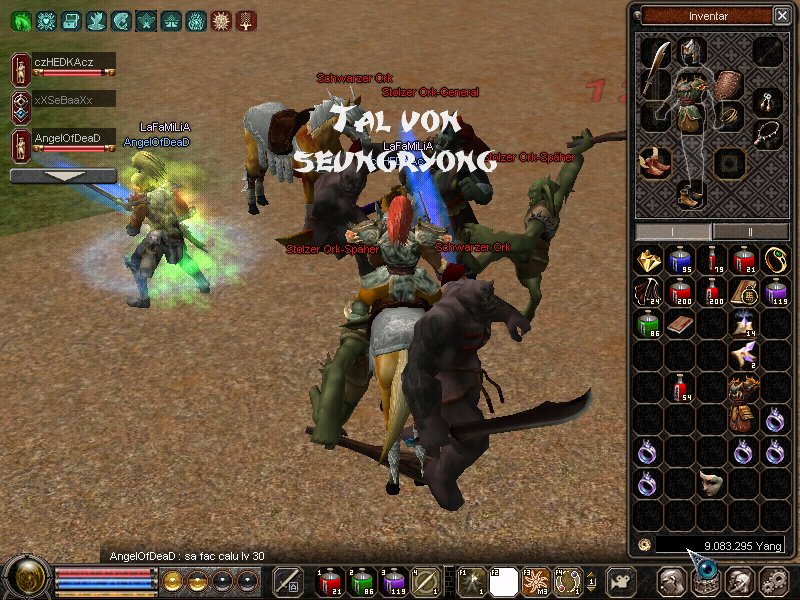Select the green potion stack of 86 in inventory

[x=650, y=324]
